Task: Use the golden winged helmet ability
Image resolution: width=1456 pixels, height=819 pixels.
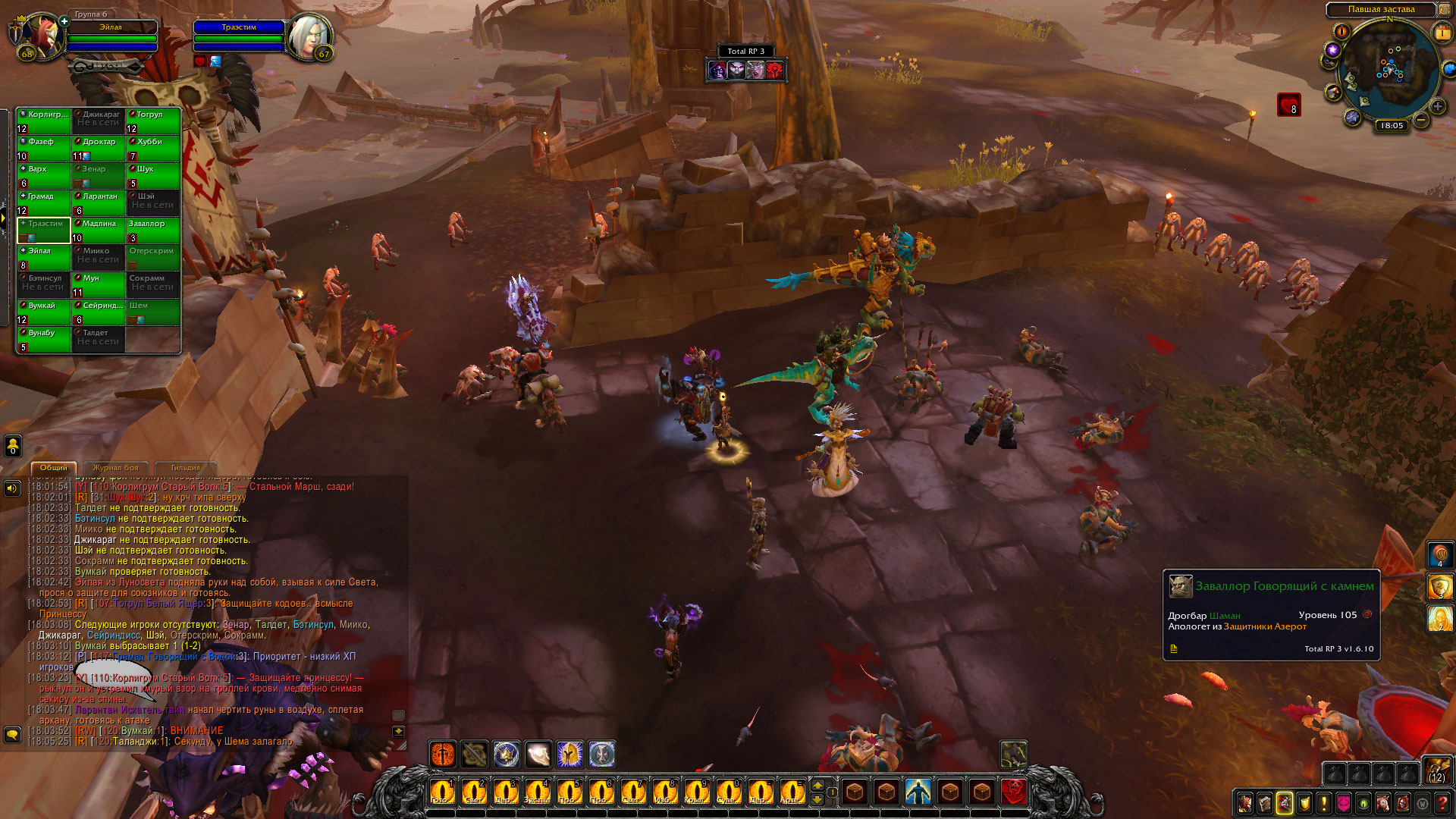Action: coord(570,754)
